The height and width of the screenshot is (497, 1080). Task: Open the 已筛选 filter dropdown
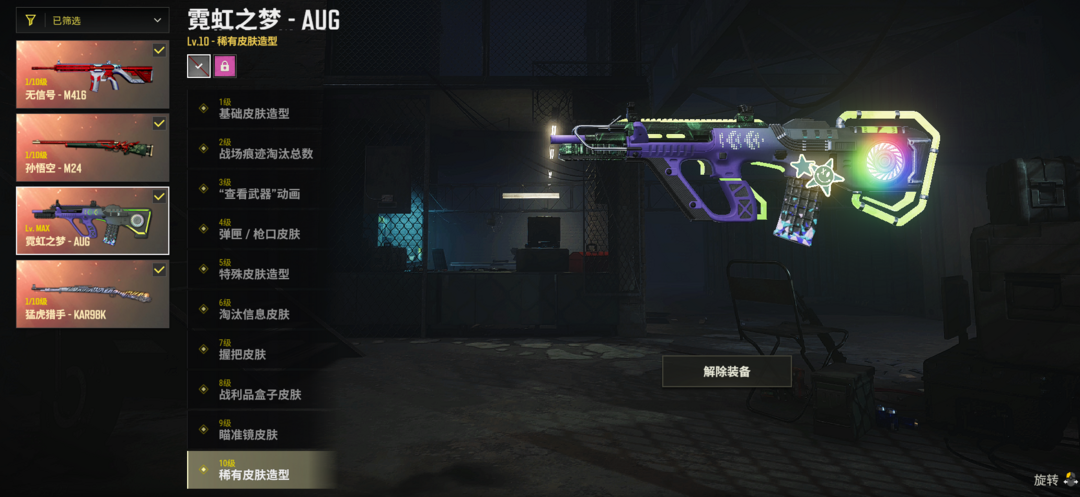[x=92, y=20]
